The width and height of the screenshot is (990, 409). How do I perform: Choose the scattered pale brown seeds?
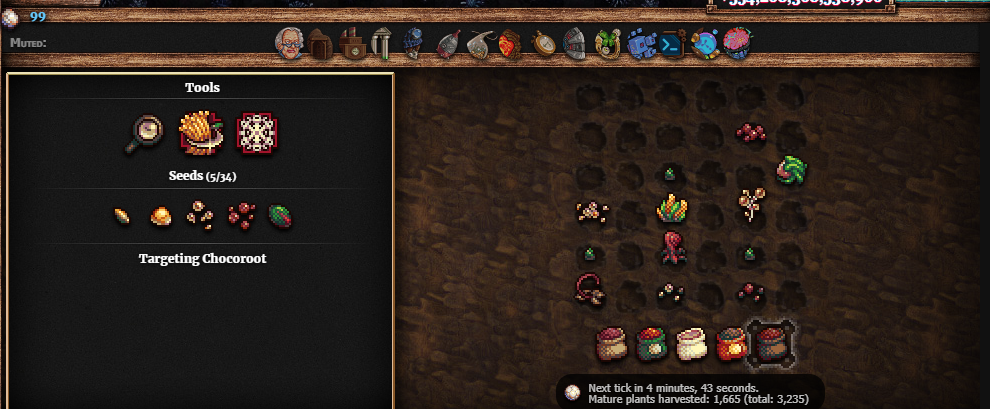(200, 215)
